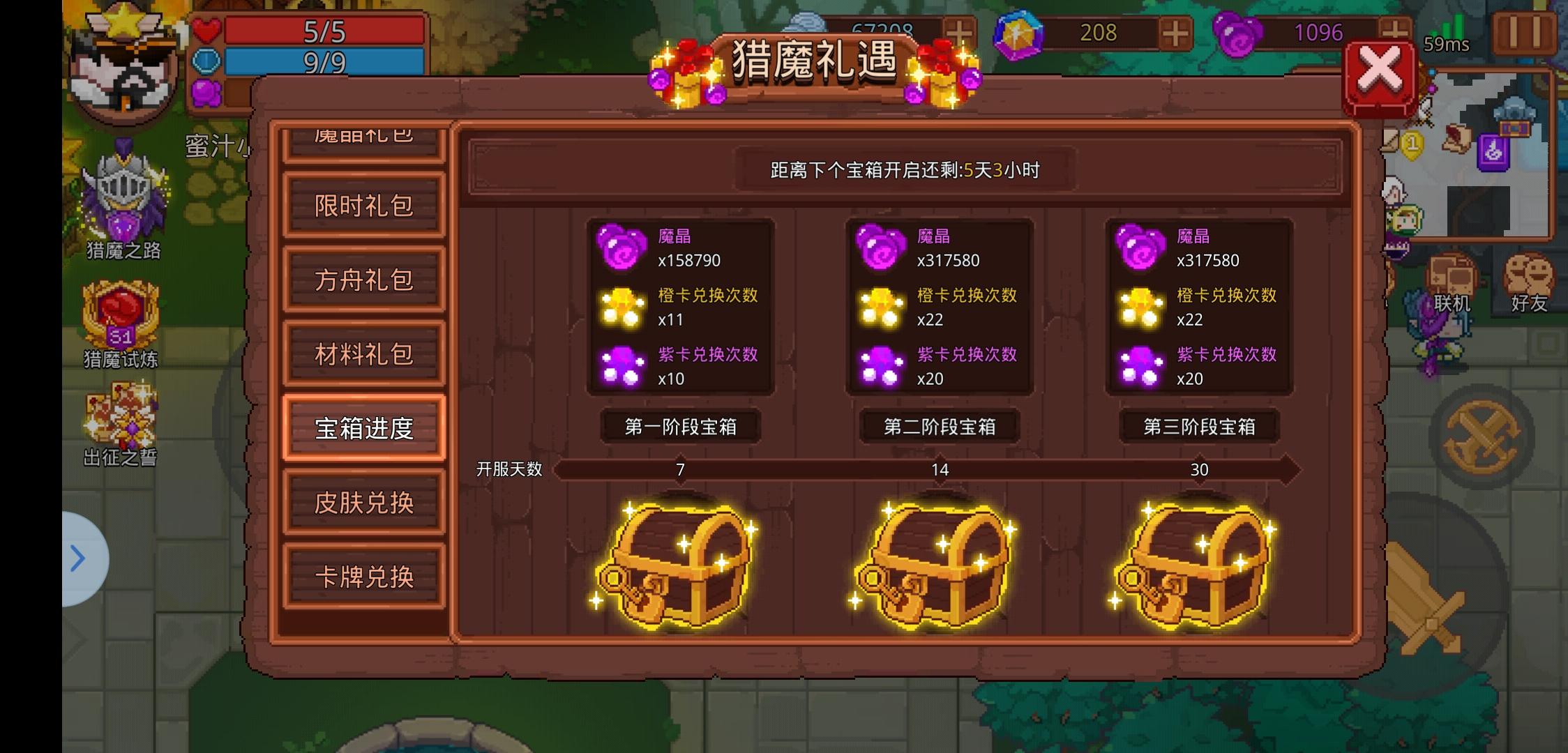The height and width of the screenshot is (753, 1568).
Task: Expand the blue chevron on the left edge
Action: point(78,558)
